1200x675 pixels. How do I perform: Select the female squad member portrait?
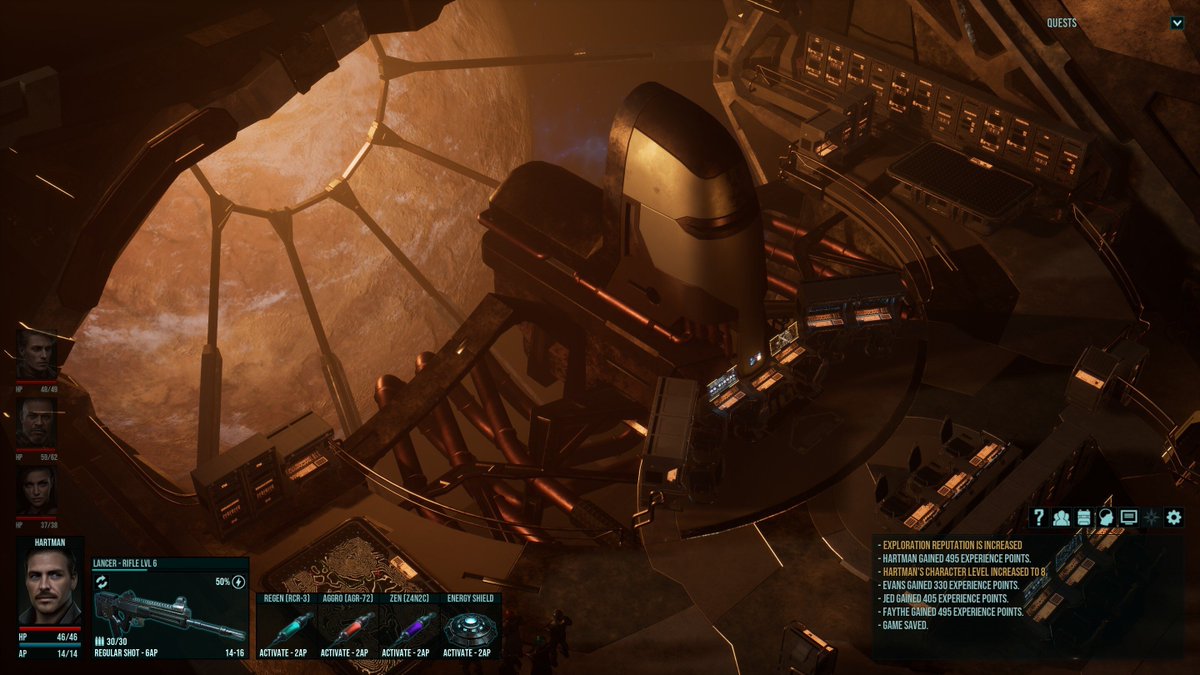click(37, 491)
